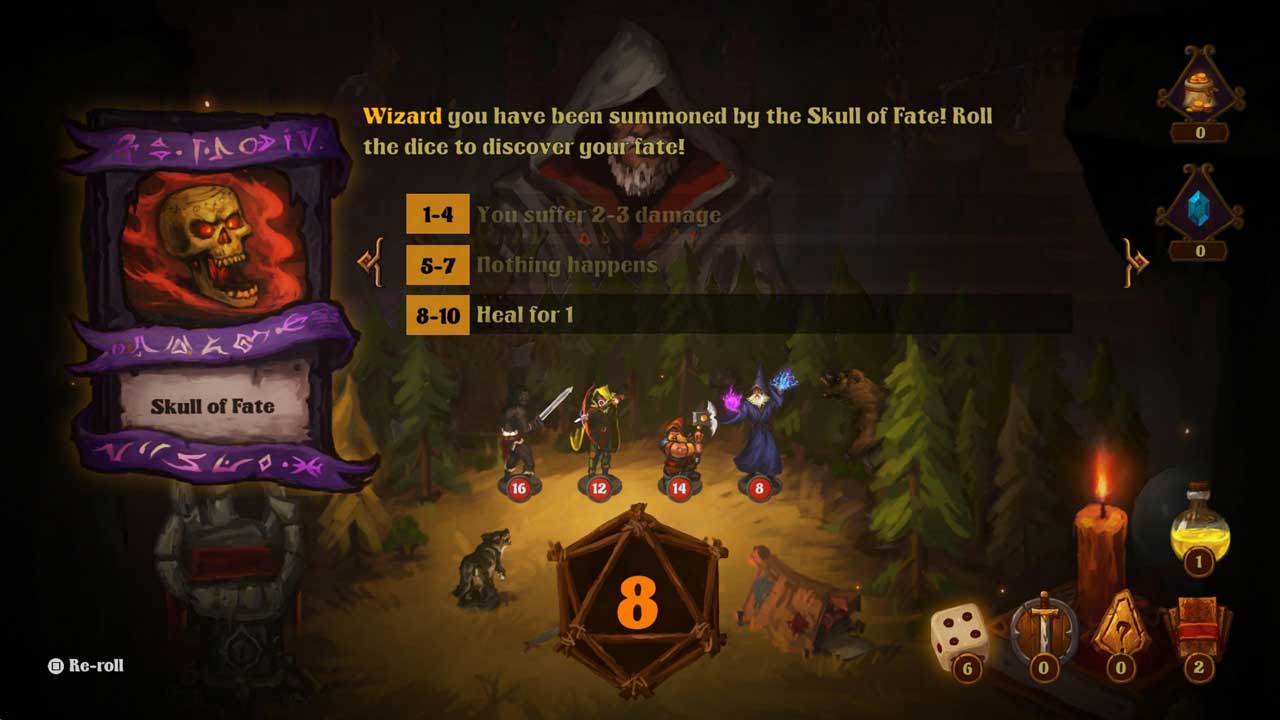Viewport: 1280px width, 720px height.
Task: Select the Heal for 1 outcome row
Action: [x=738, y=315]
